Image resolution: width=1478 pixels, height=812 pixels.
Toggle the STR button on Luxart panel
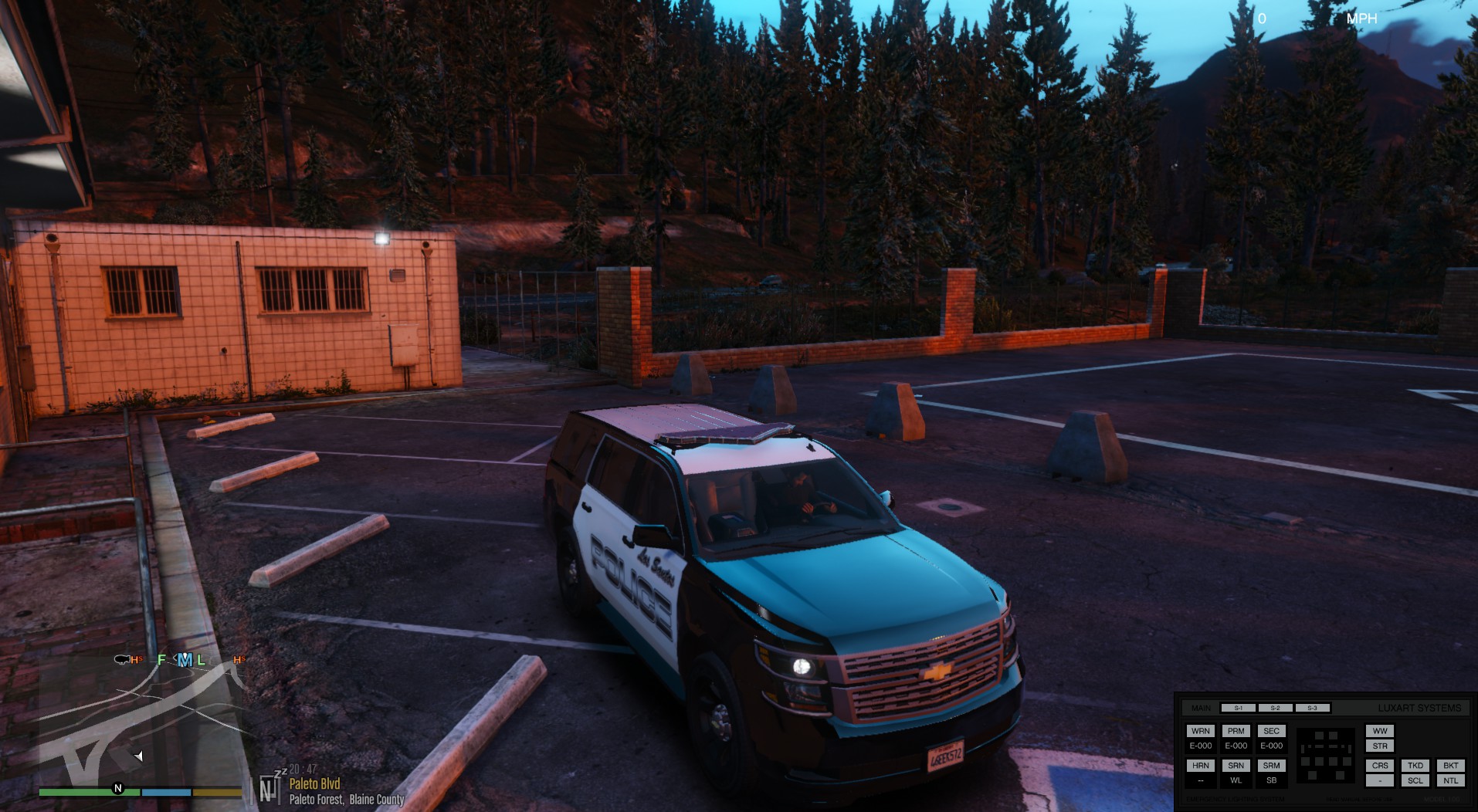(x=1380, y=746)
